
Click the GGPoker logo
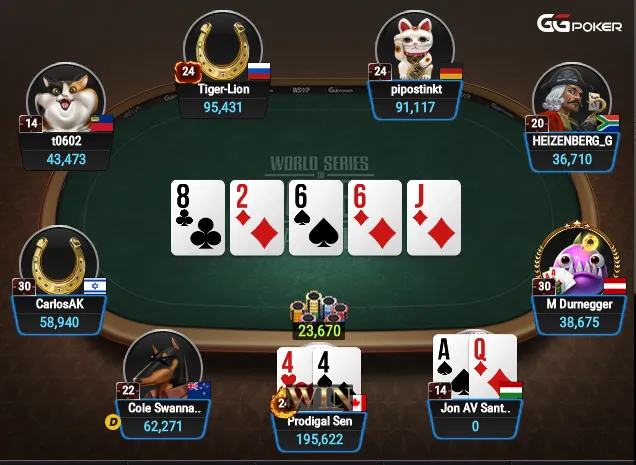click(581, 24)
